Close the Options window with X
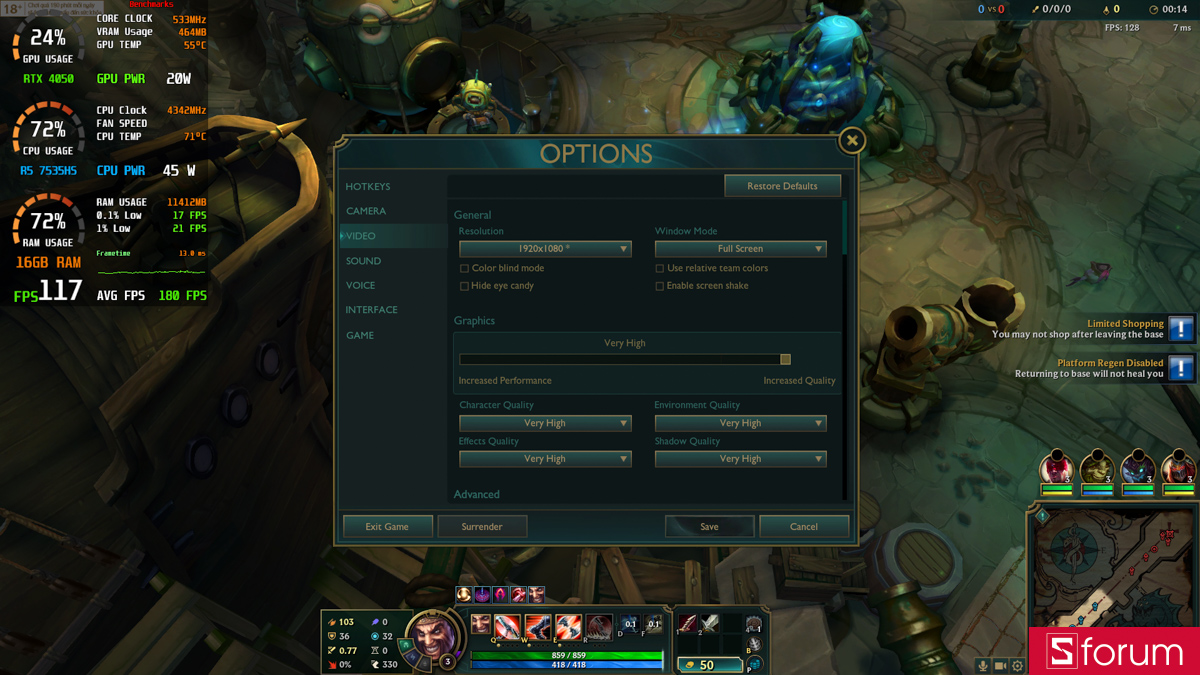This screenshot has width=1200, height=675. pos(852,141)
